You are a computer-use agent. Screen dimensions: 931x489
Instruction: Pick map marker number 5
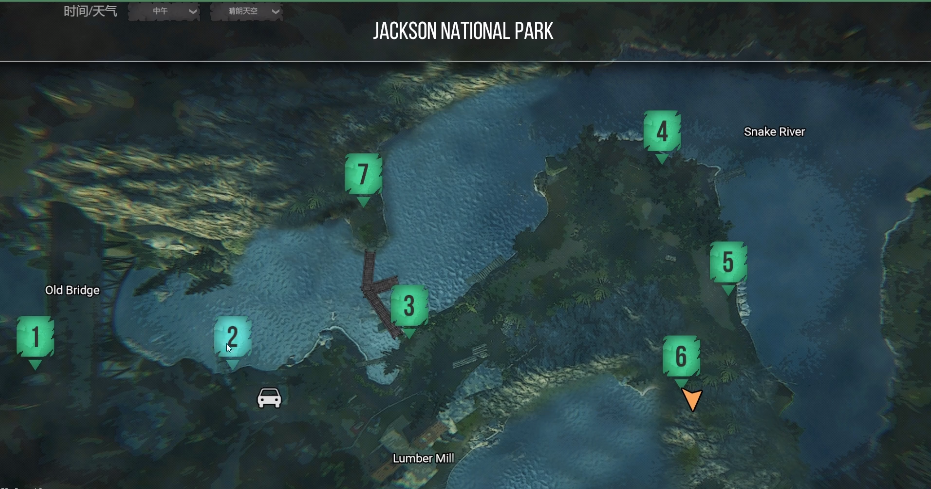[728, 264]
